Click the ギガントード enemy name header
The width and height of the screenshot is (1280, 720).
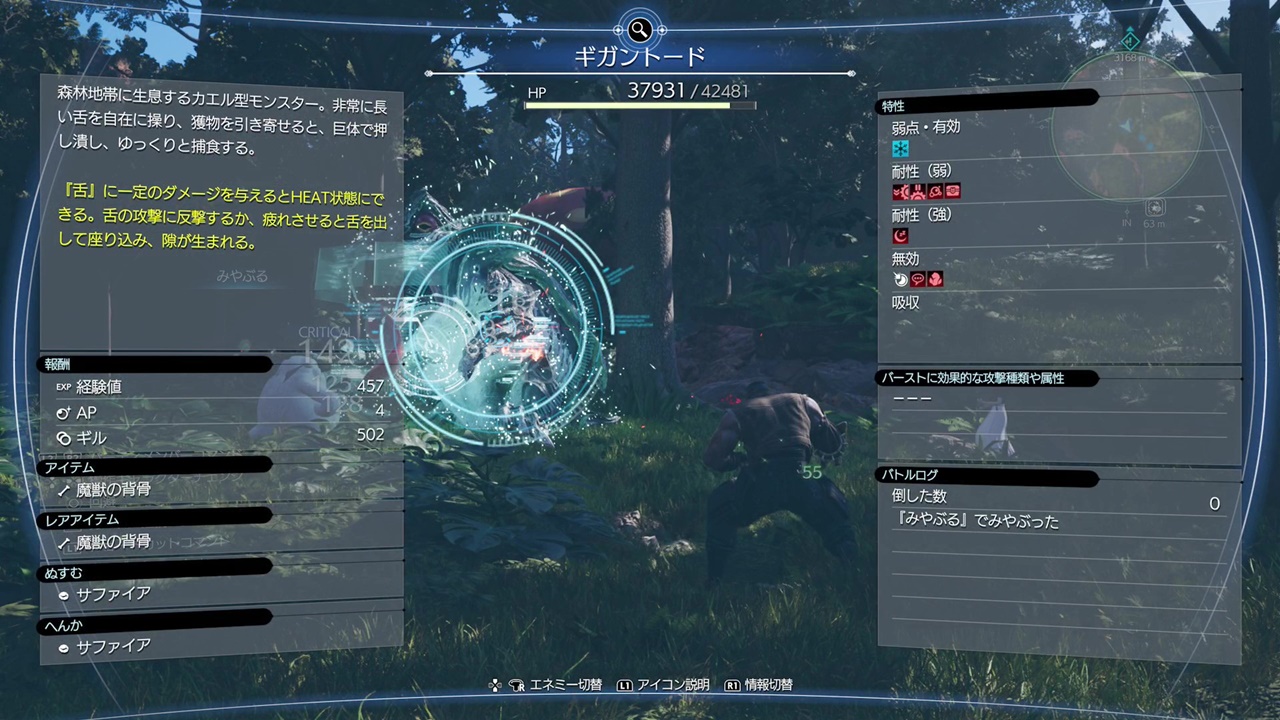pos(640,57)
